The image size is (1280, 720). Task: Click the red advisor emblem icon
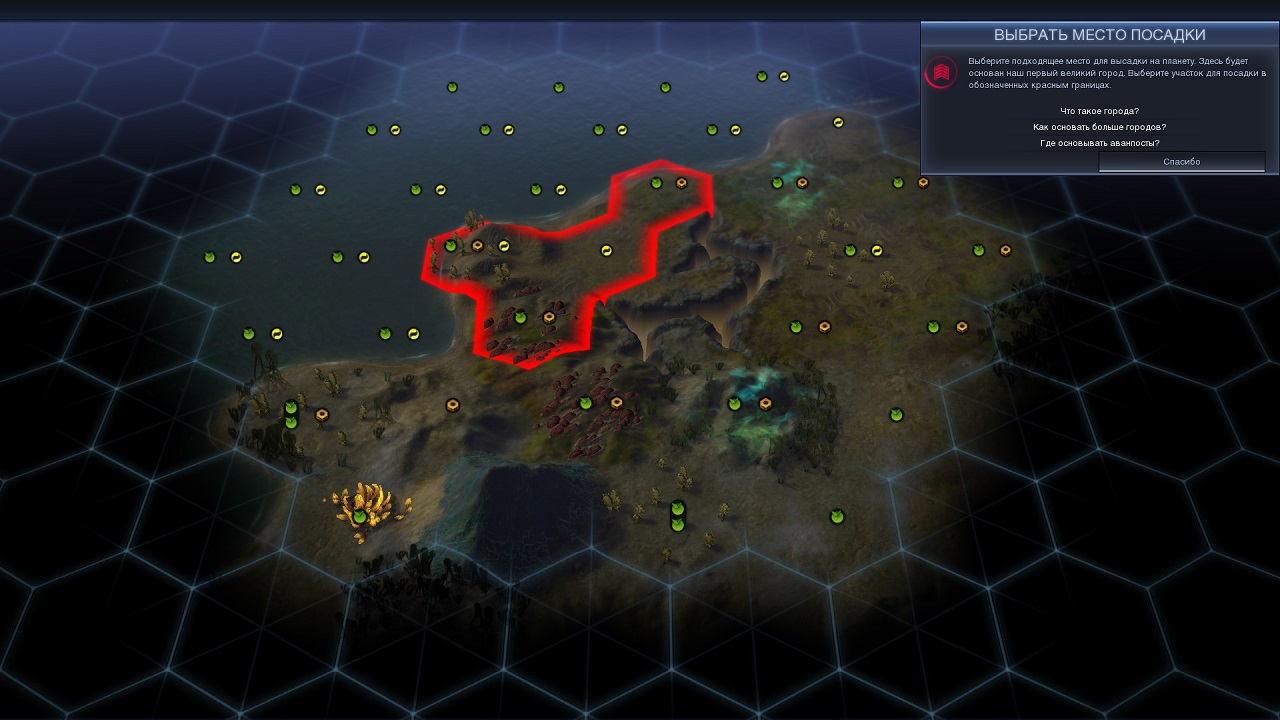pyautogui.click(x=941, y=72)
